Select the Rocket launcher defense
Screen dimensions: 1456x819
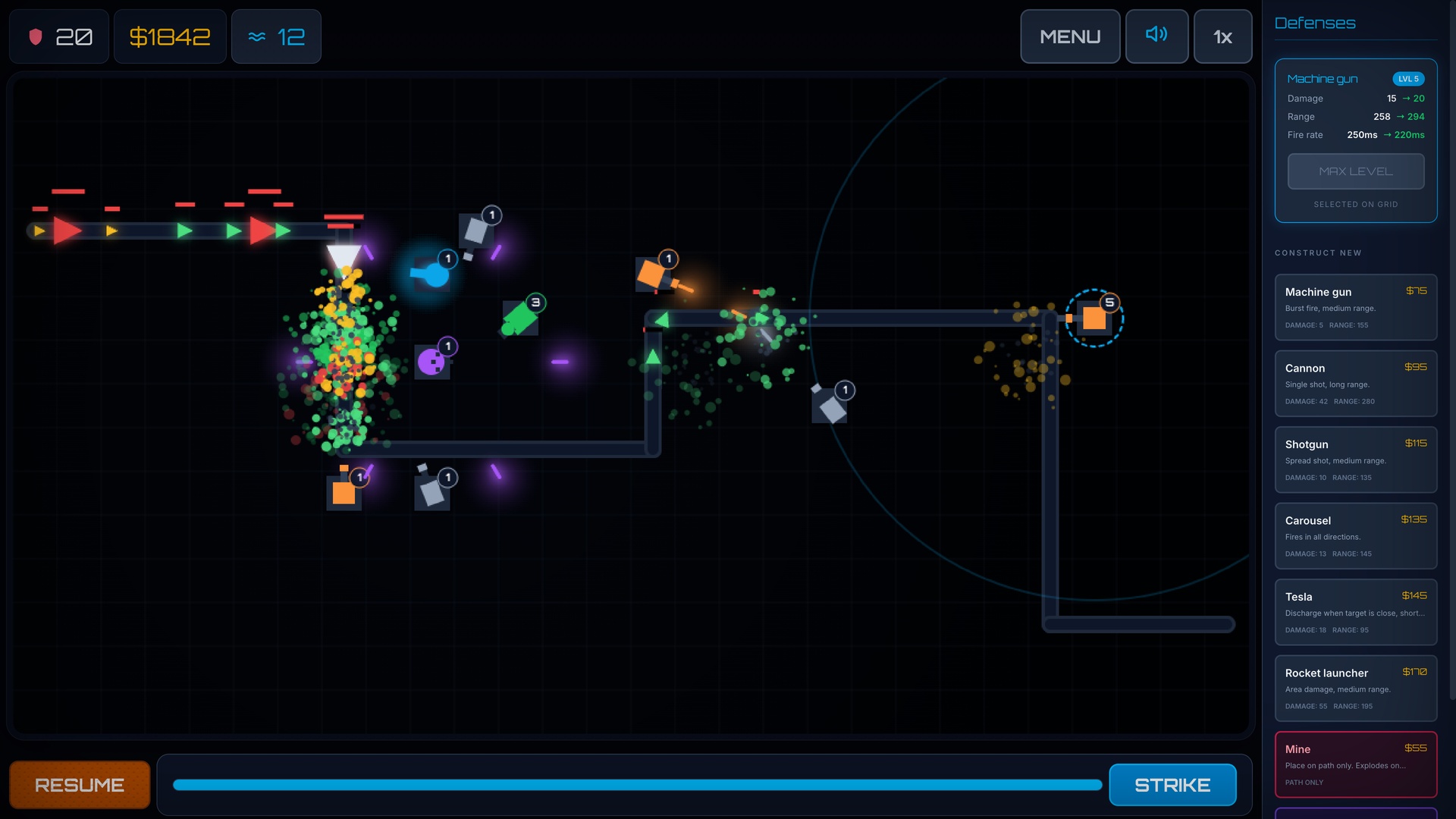1356,688
